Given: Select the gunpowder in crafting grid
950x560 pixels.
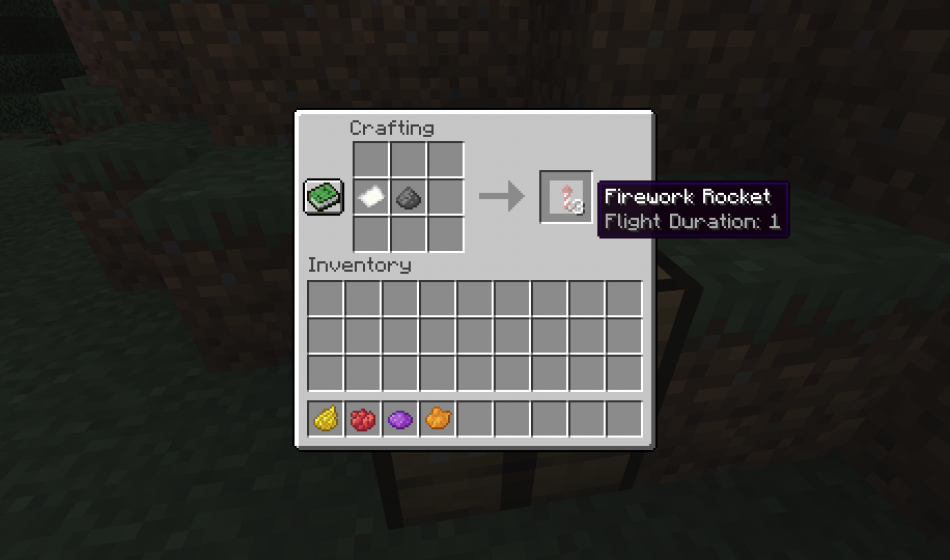Looking at the screenshot, I should pos(408,197).
